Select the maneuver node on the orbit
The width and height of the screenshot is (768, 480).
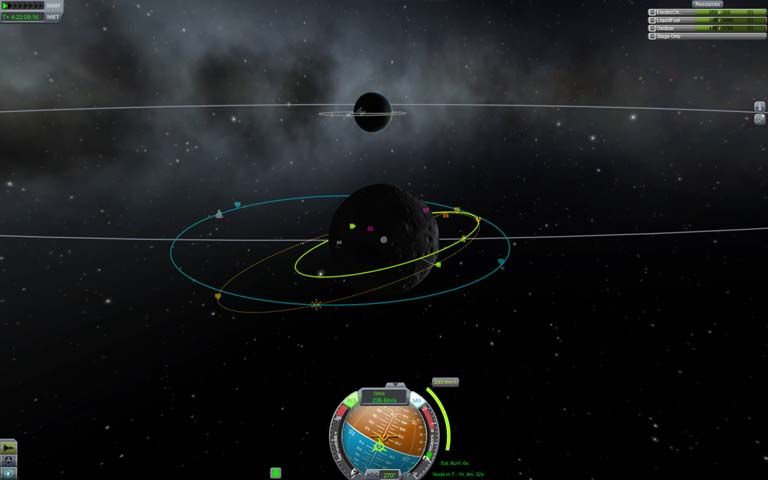tap(317, 304)
